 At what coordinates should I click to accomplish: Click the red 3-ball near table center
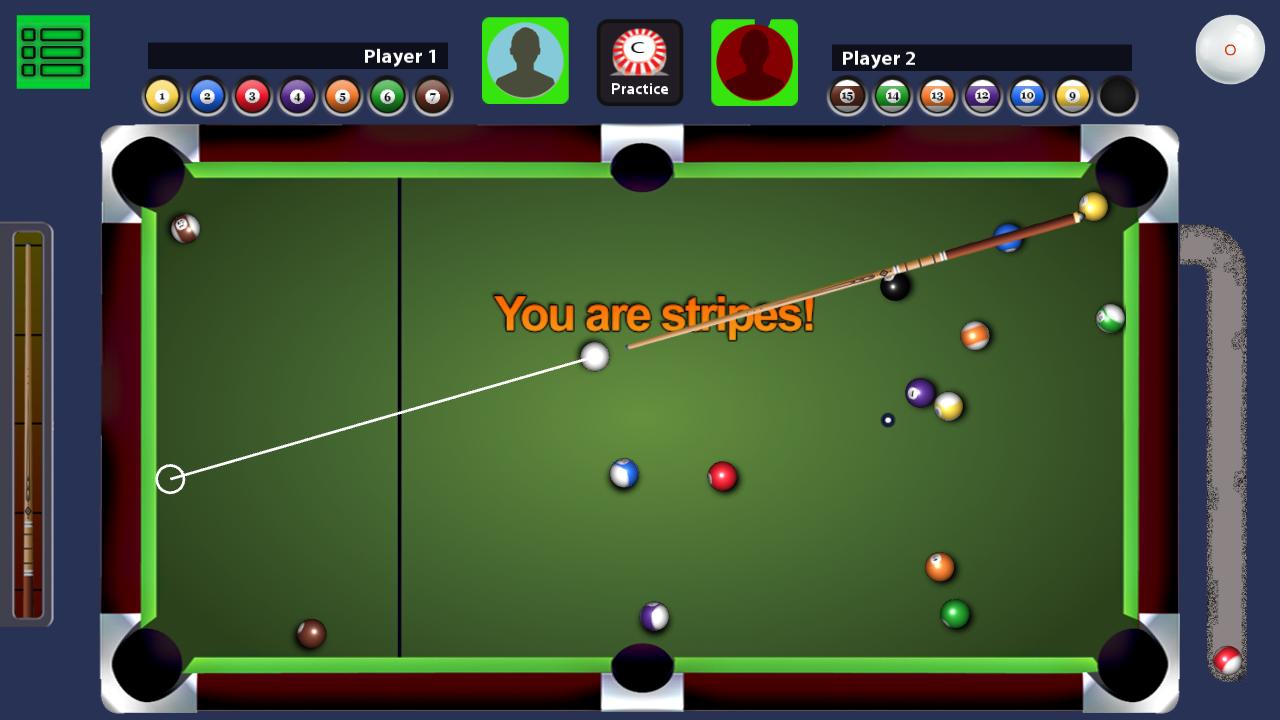tap(721, 476)
